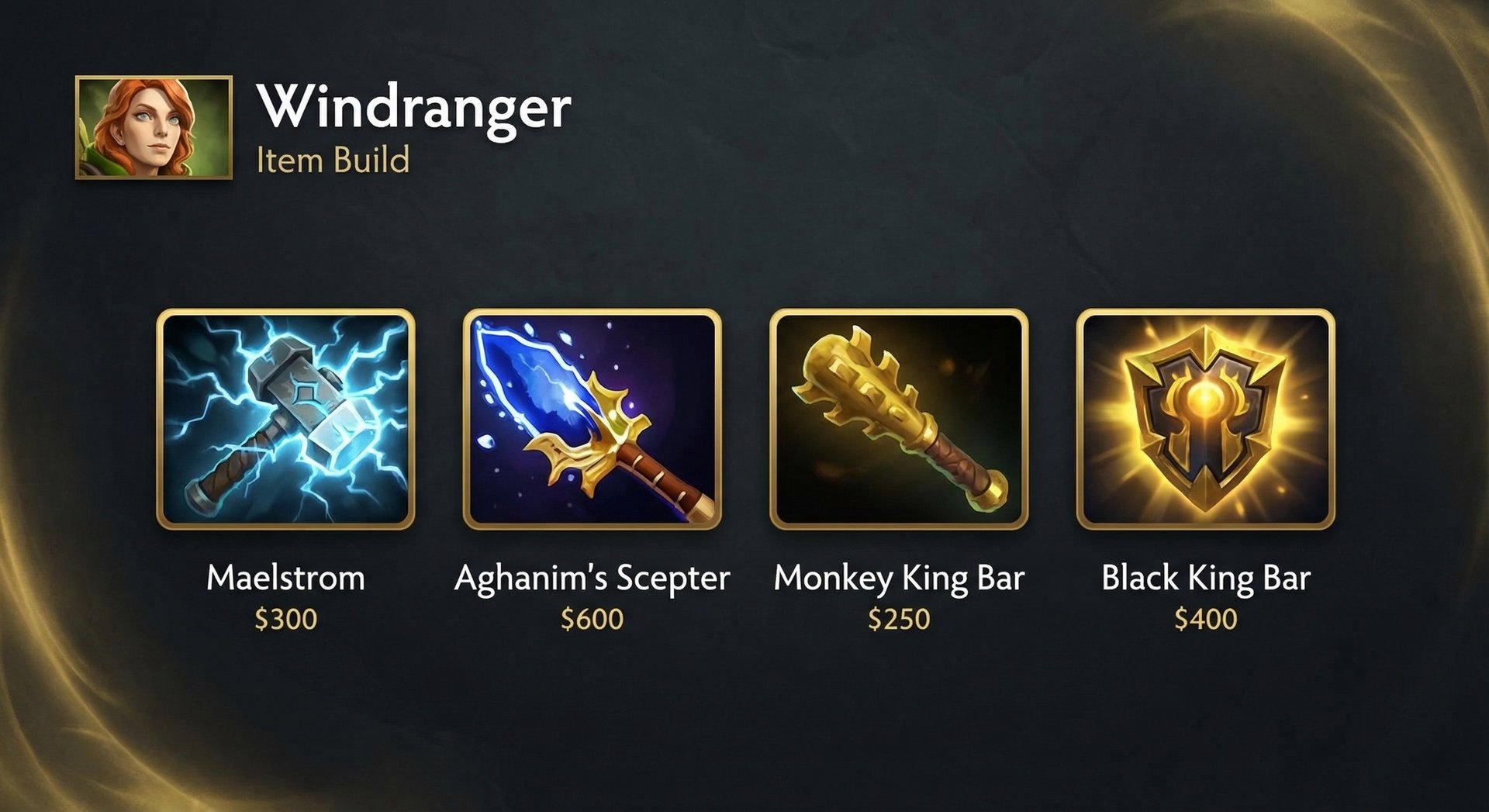Select the Aghanim's Scepter name label
Viewport: 1489px width, 812px height.
pyautogui.click(x=593, y=578)
